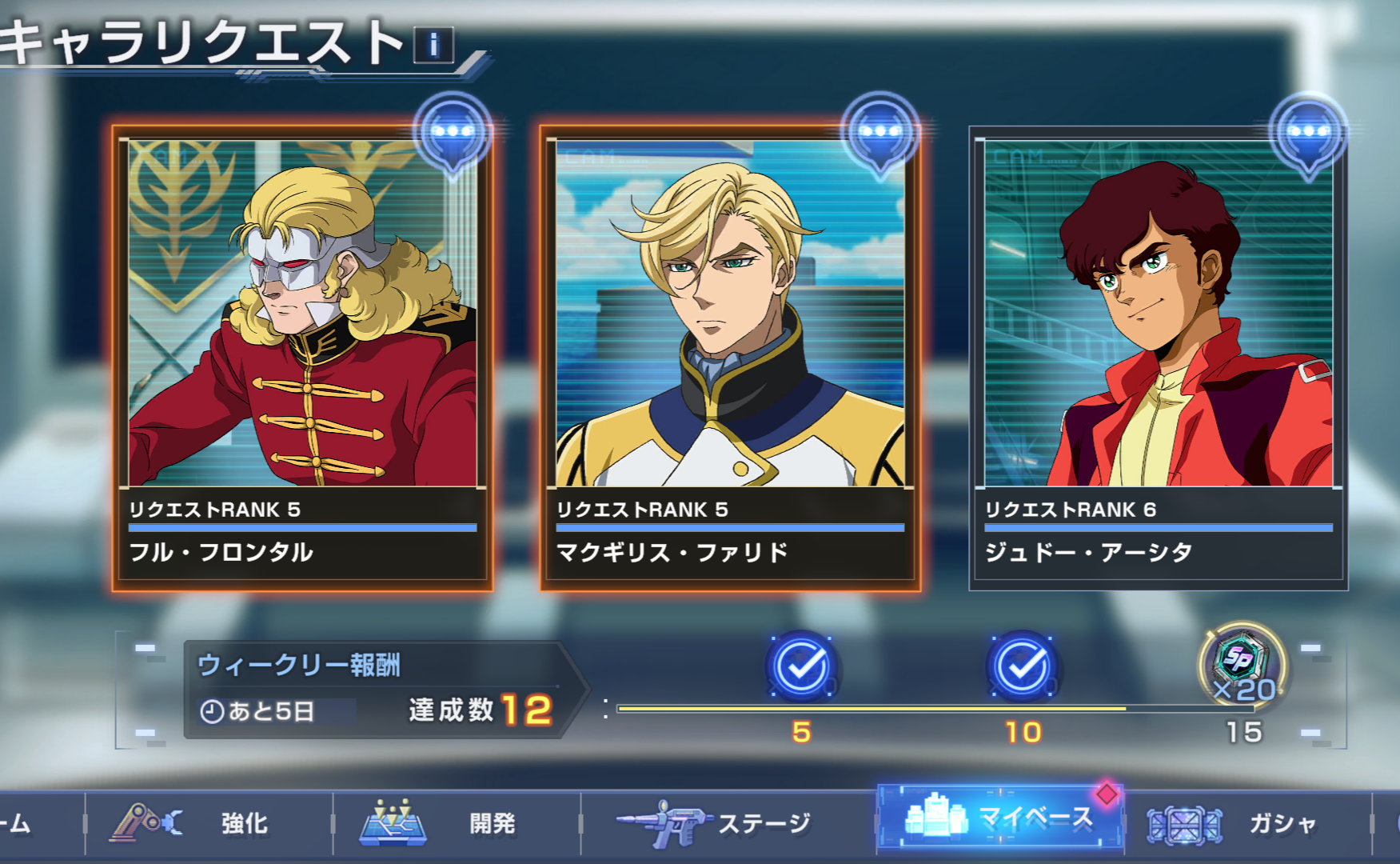Image resolution: width=1400 pixels, height=864 pixels.
Task: Select the マイベース (My Base) tab
Action: coord(999,818)
